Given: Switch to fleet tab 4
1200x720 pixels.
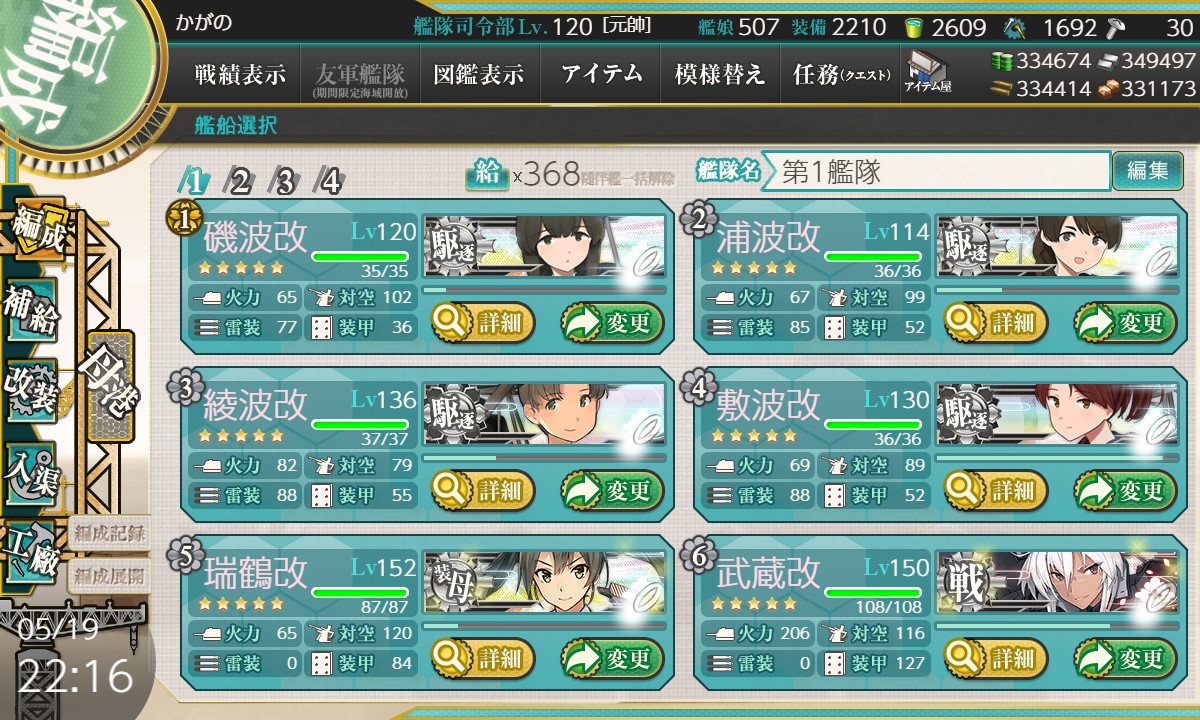Looking at the screenshot, I should [329, 181].
